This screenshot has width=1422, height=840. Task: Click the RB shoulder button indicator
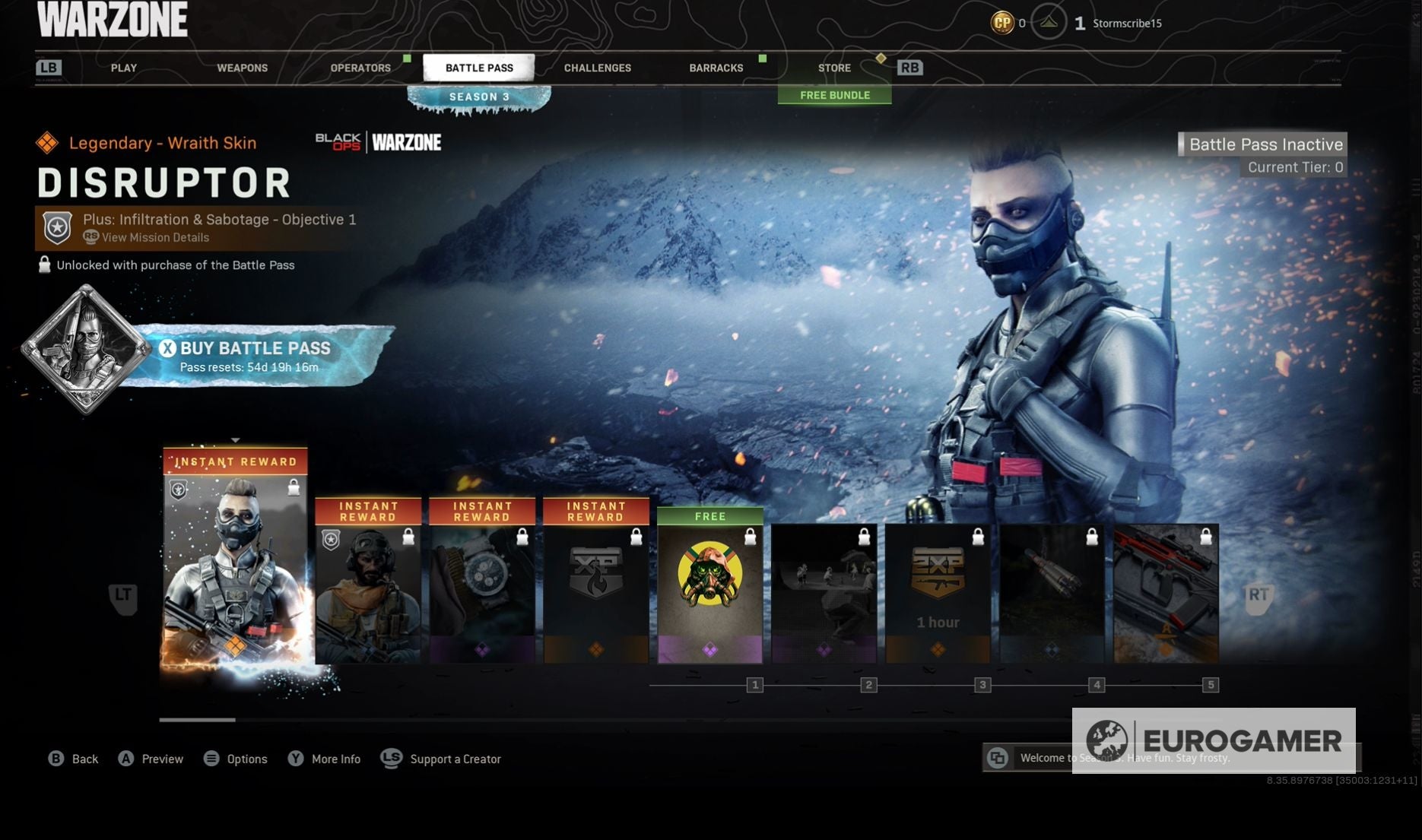tap(910, 68)
